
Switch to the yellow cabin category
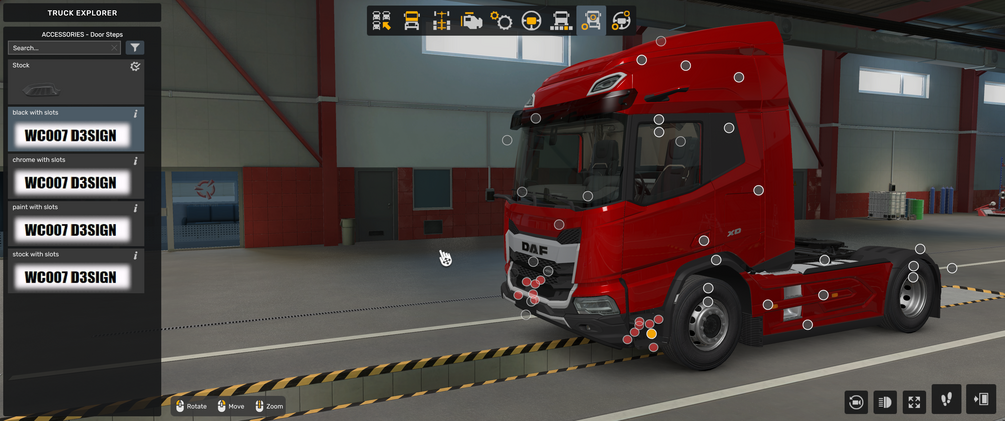pos(411,20)
